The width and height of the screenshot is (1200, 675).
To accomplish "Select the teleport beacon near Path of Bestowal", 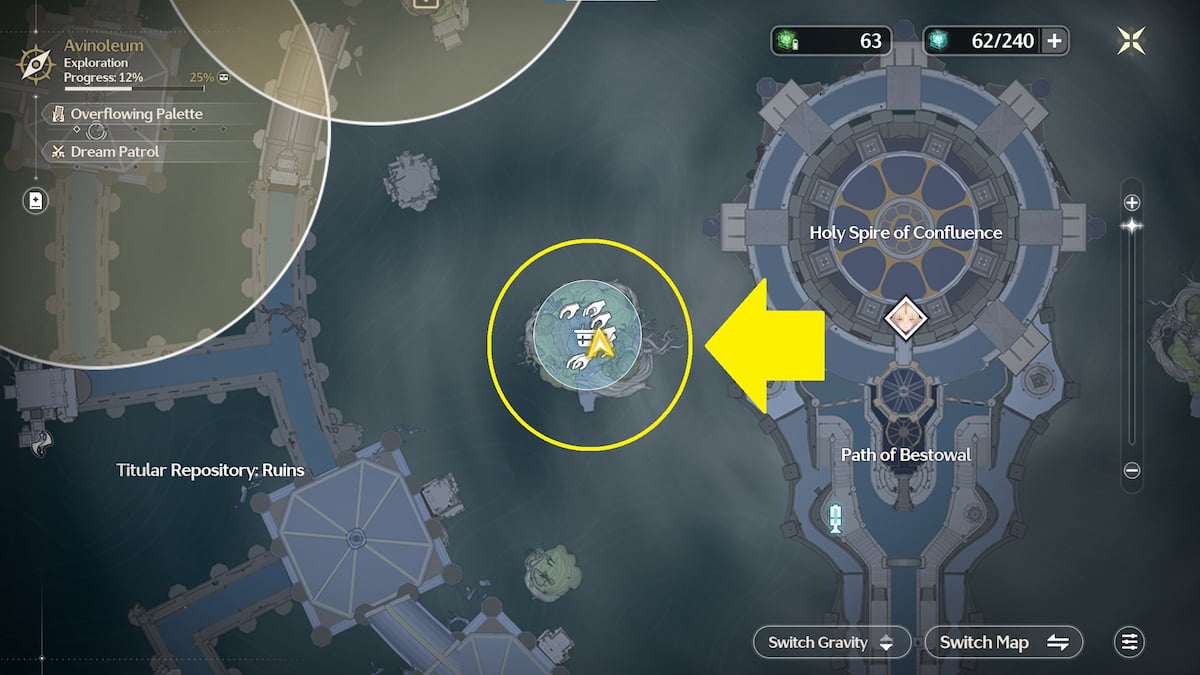I will point(836,517).
